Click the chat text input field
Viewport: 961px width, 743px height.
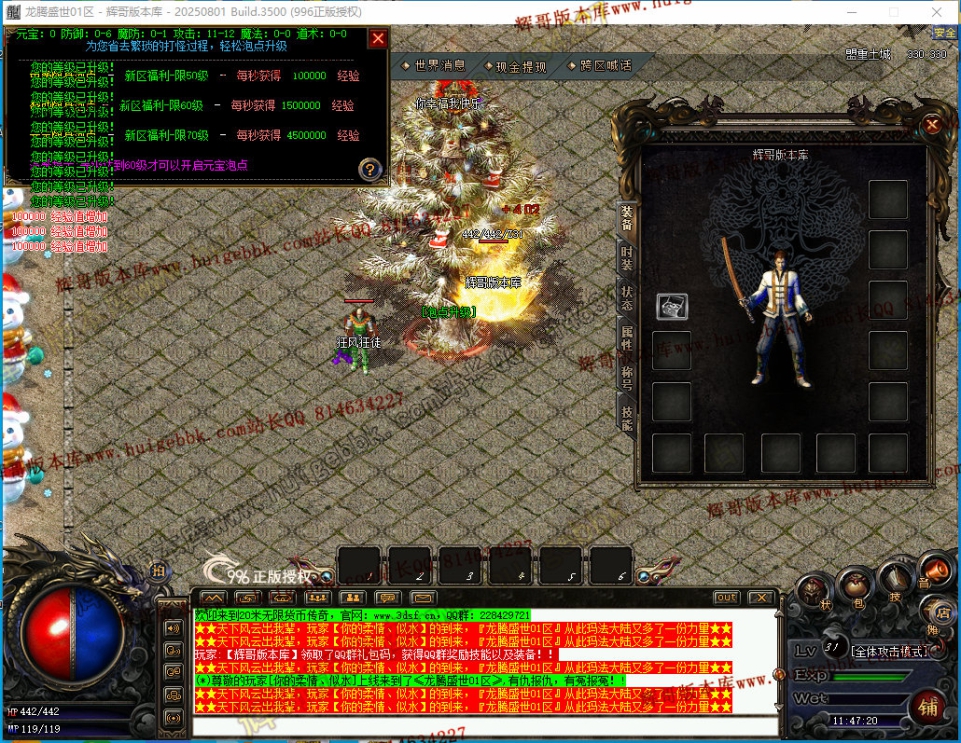pos(485,726)
